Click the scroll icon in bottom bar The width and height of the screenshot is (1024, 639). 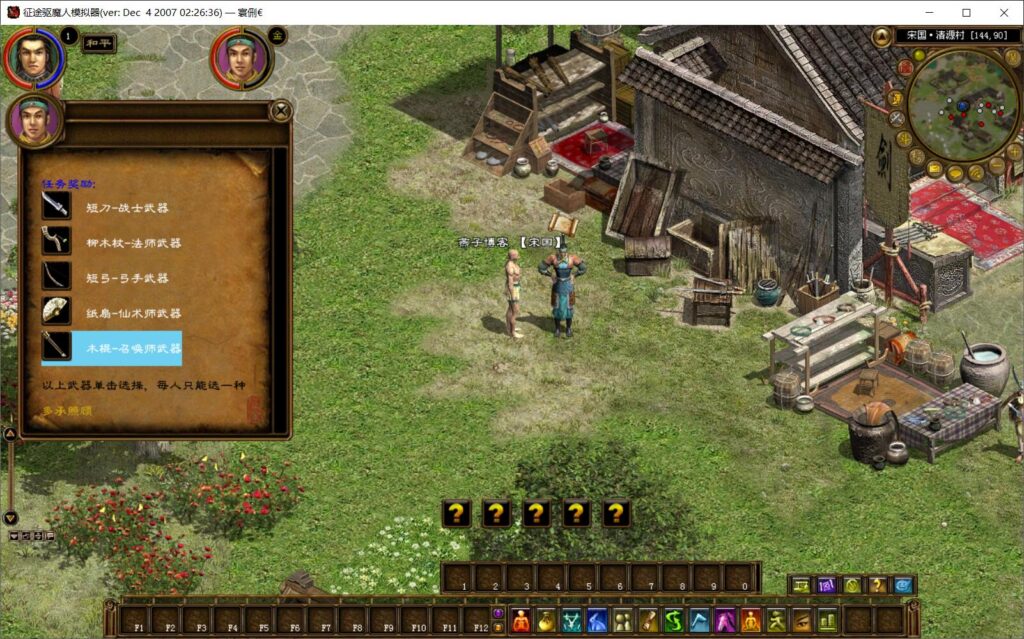[x=648, y=620]
